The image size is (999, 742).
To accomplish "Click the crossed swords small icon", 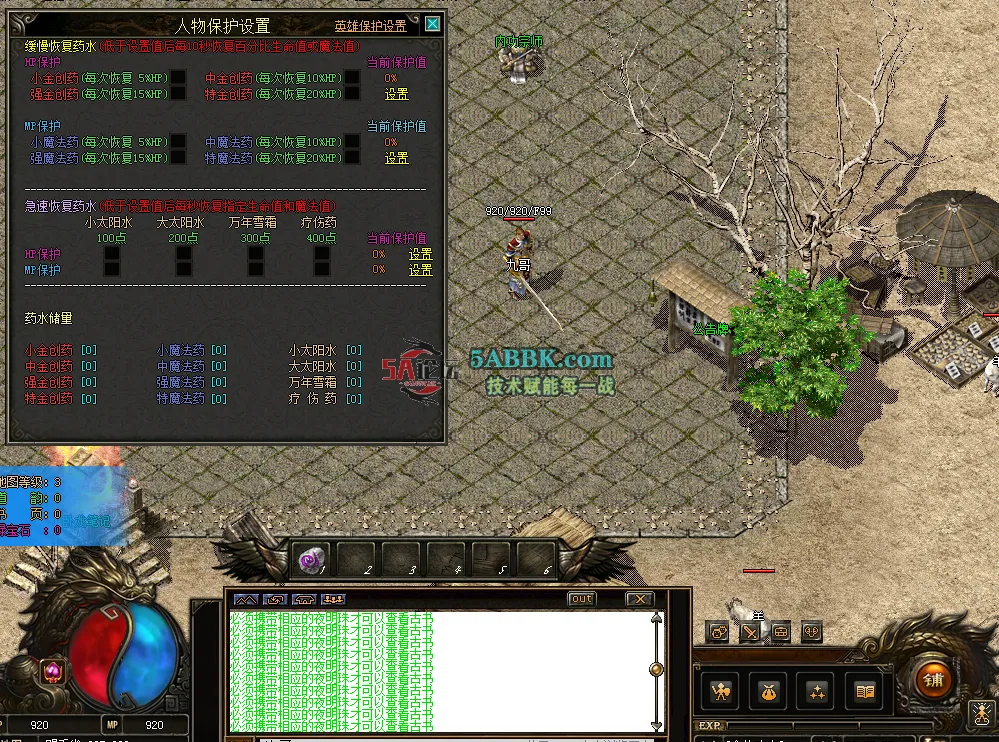I will click(x=749, y=632).
